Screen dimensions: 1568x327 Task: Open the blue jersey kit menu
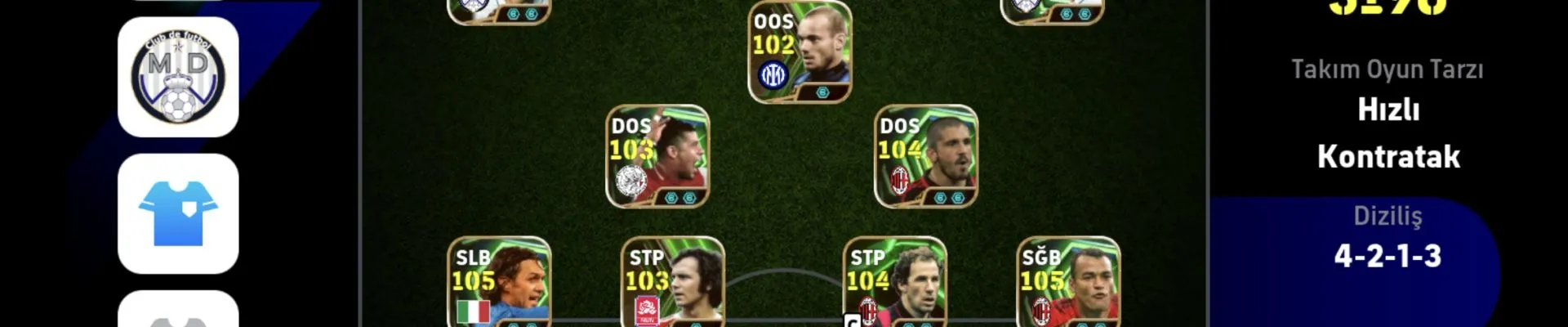[x=178, y=213]
